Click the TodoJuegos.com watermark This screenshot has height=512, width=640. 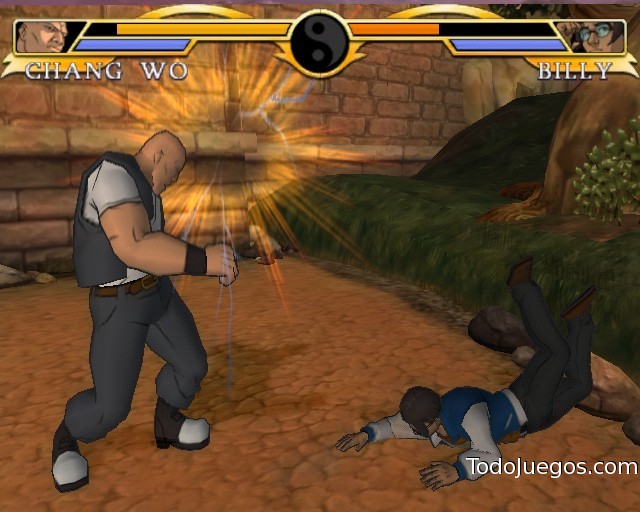(551, 467)
